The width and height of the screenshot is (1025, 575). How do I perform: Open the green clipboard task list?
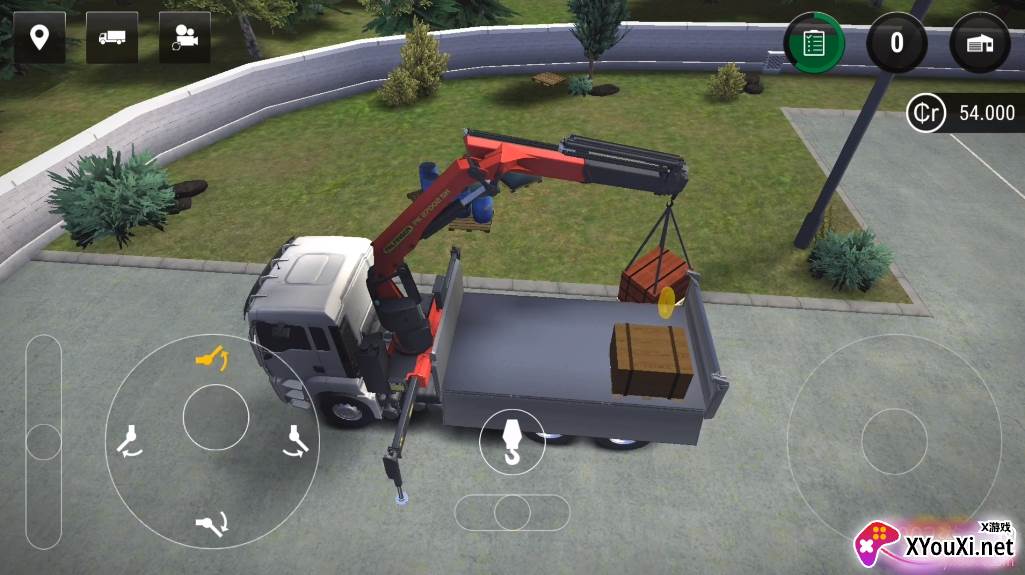point(814,43)
